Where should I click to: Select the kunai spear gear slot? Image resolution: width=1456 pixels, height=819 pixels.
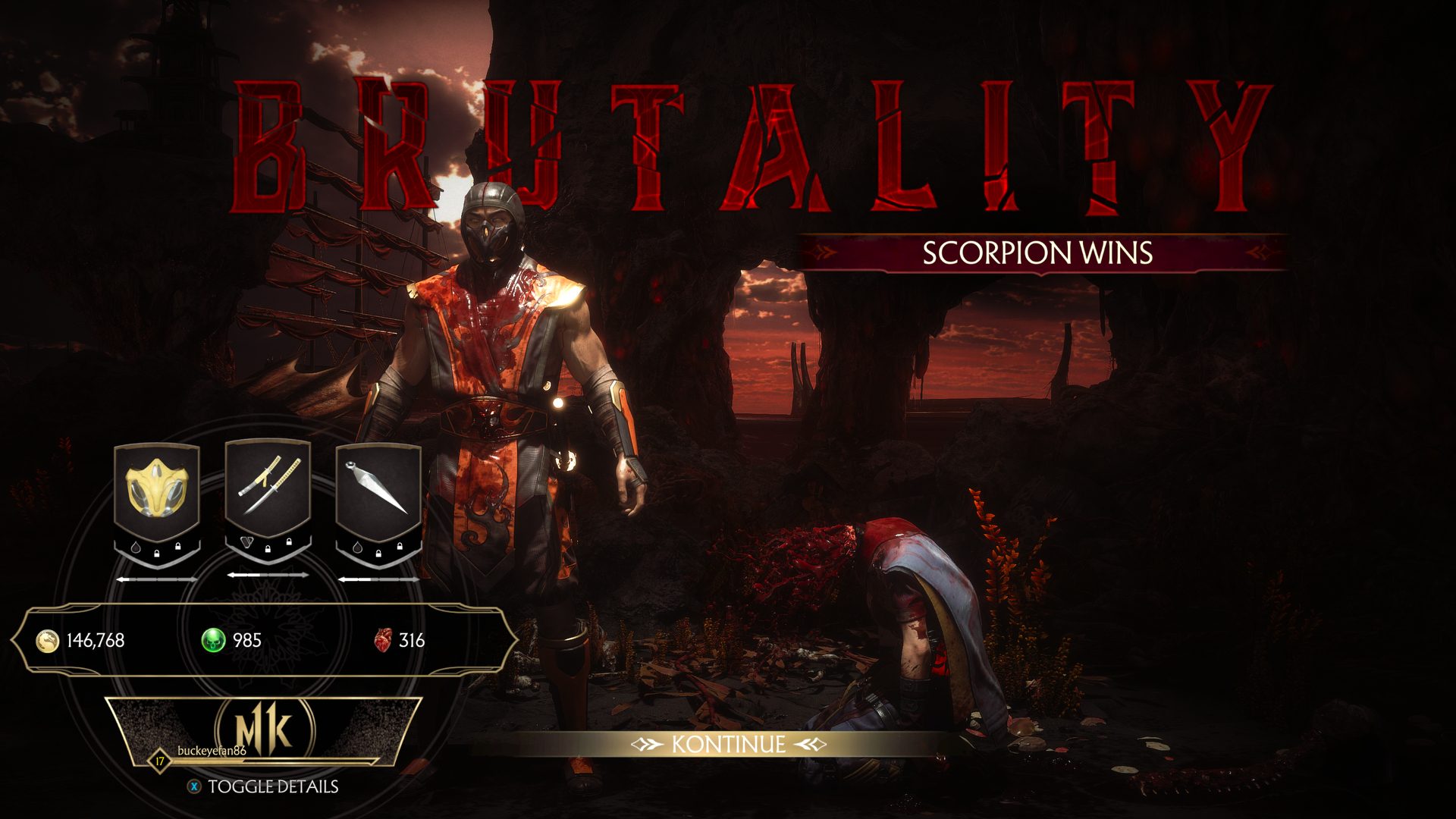click(x=378, y=490)
